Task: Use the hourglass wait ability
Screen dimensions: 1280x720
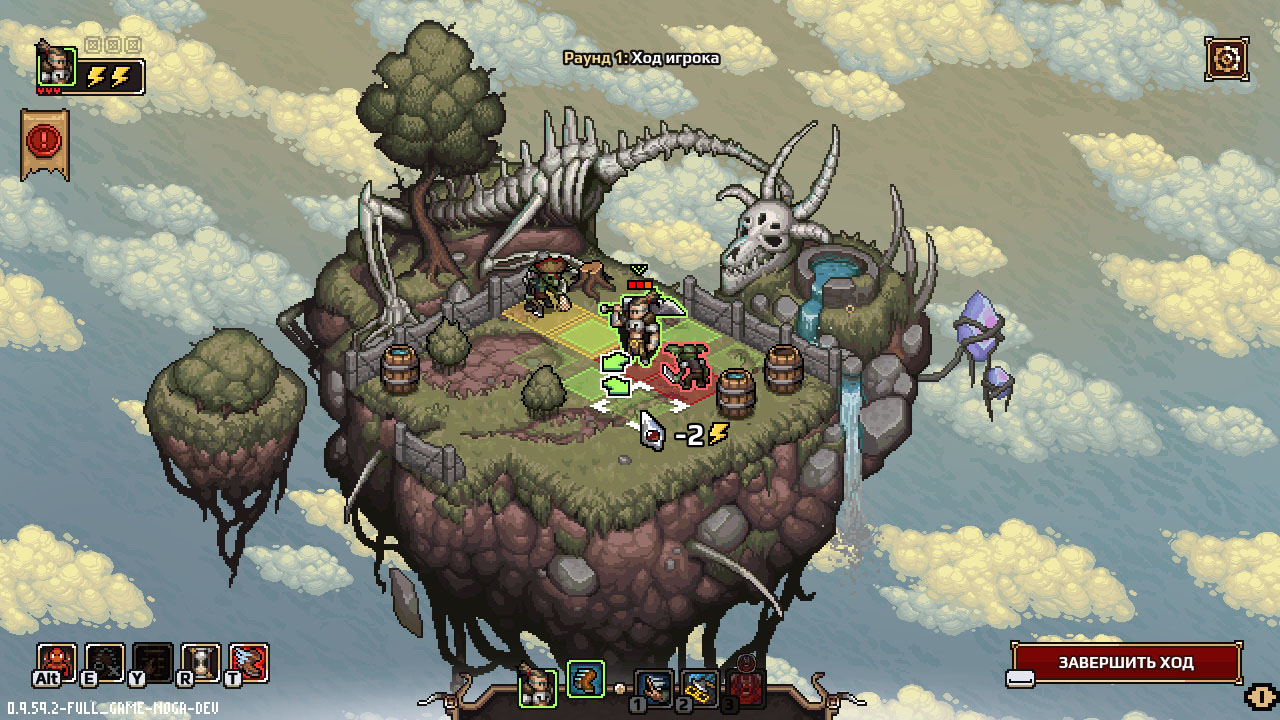Action: click(201, 661)
